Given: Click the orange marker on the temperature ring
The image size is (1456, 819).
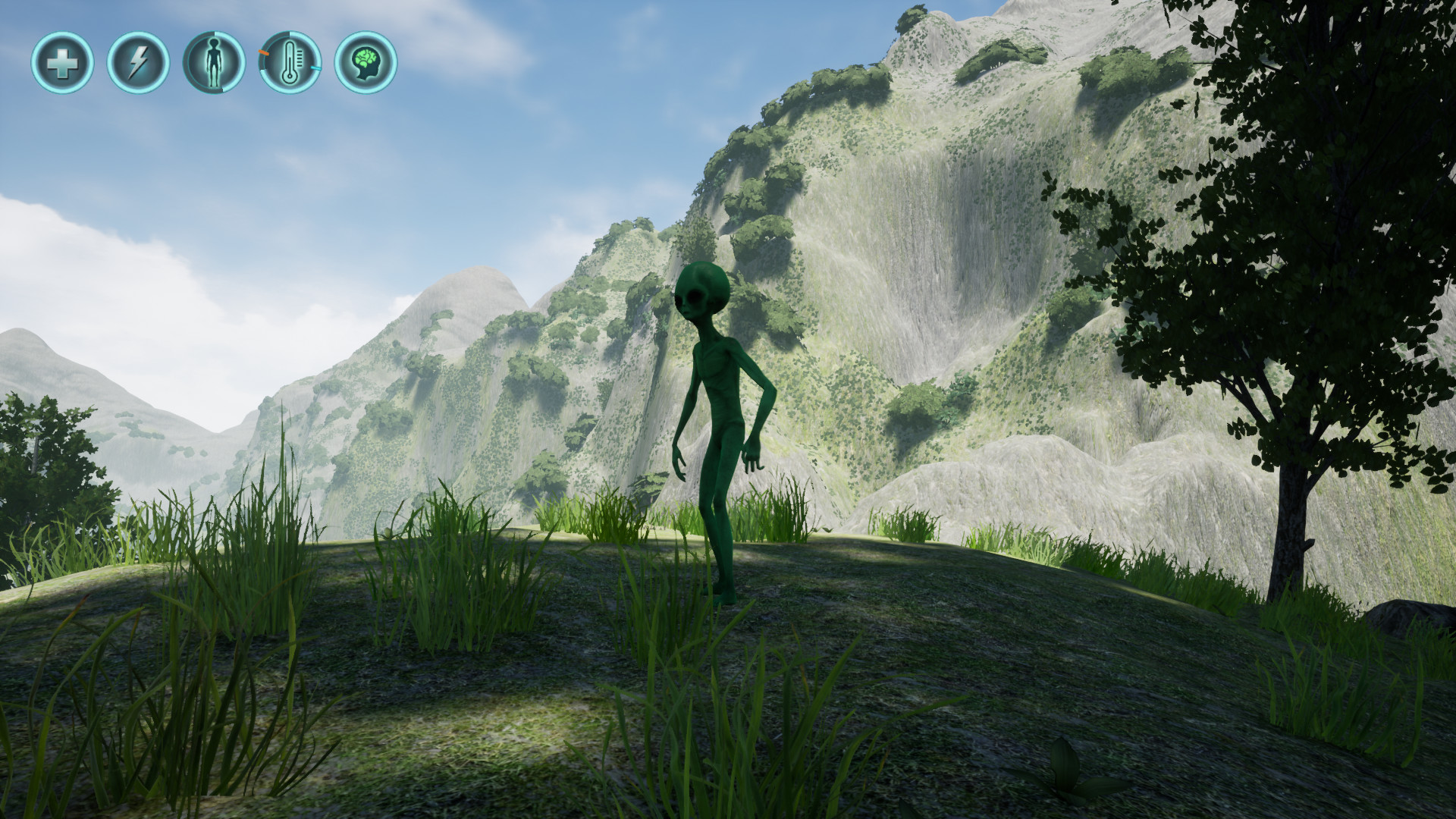Looking at the screenshot, I should click(263, 52).
